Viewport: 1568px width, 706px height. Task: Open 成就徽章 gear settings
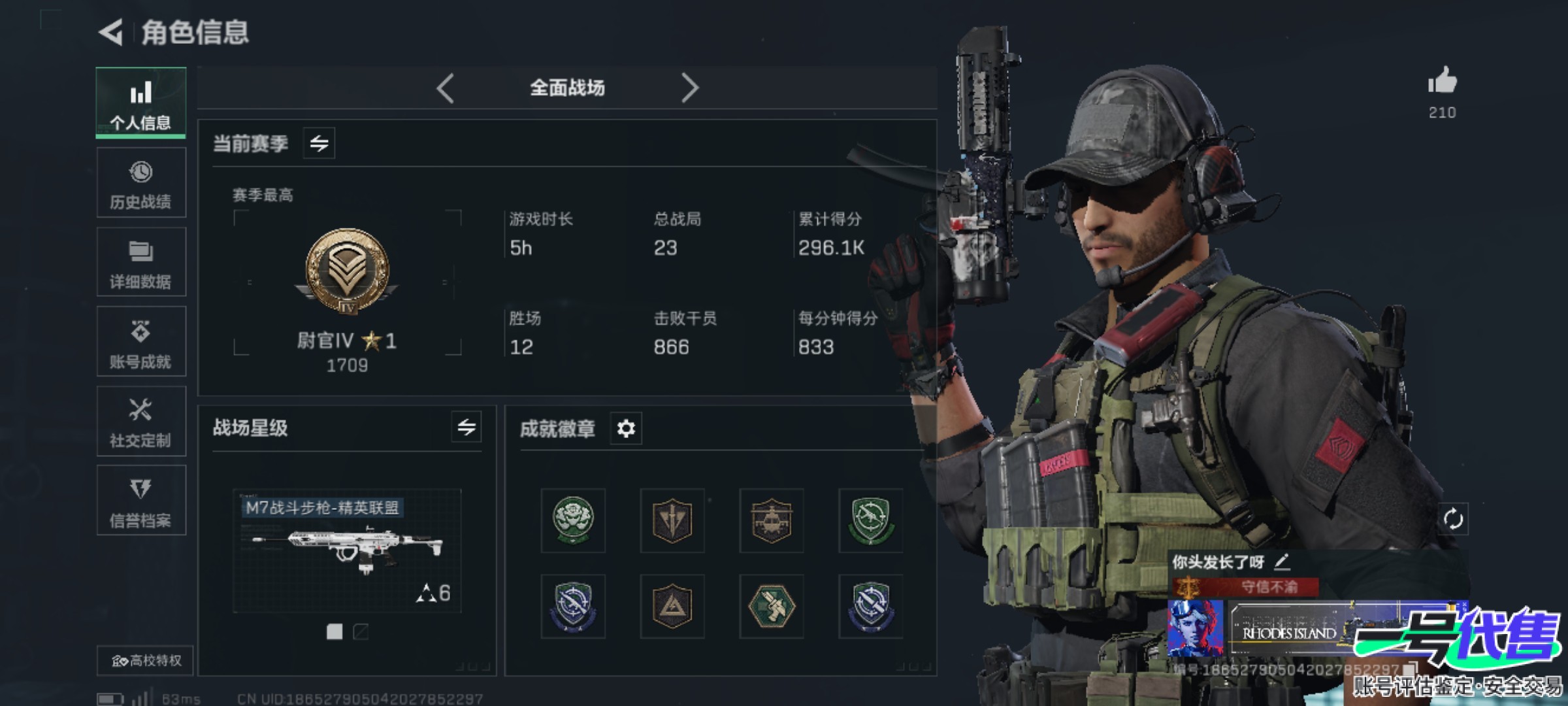(626, 429)
